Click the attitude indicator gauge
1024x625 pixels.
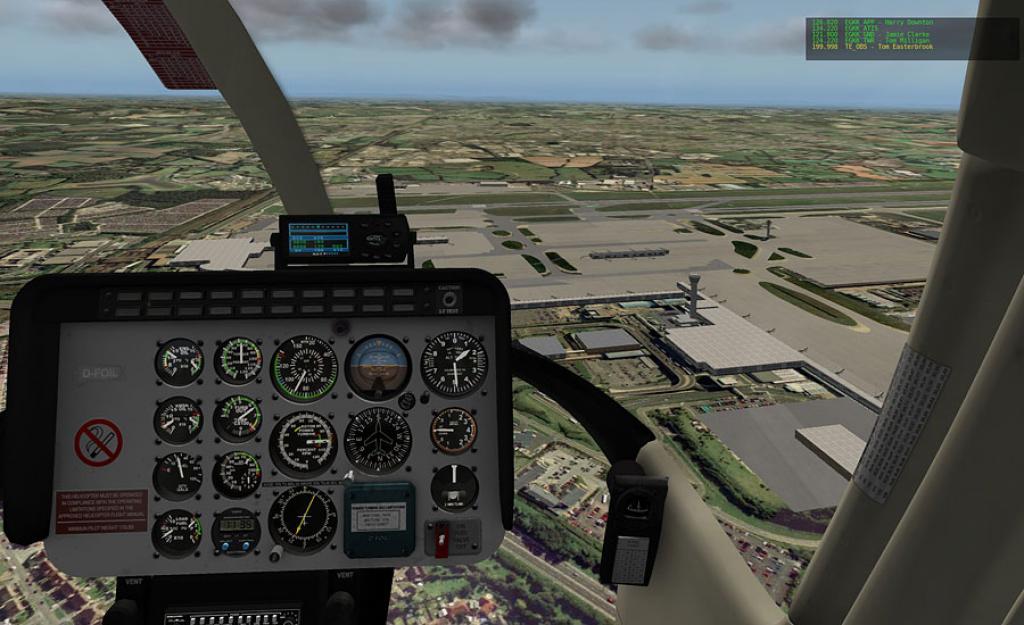pyautogui.click(x=378, y=366)
